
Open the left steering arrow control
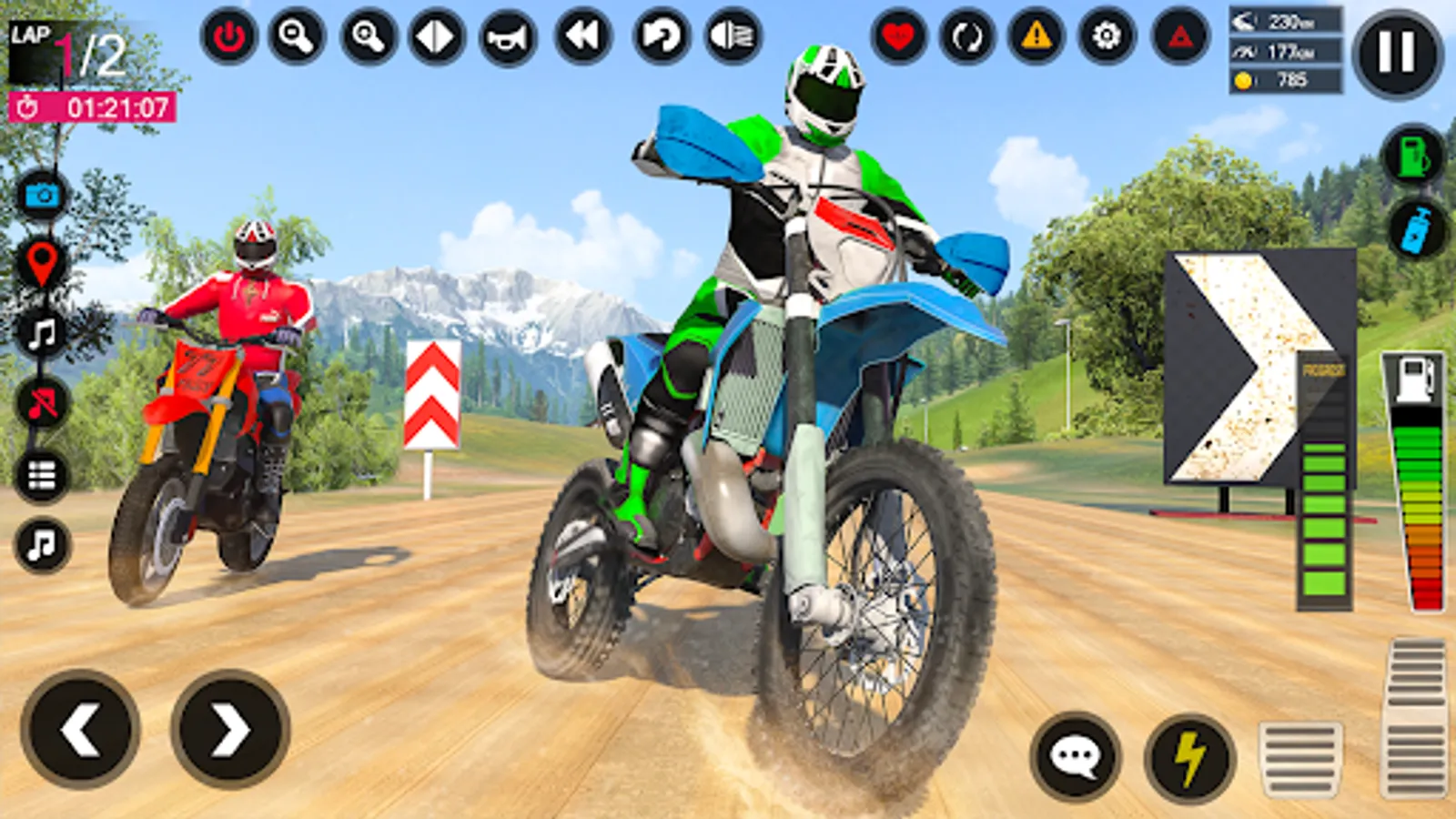coord(80,728)
